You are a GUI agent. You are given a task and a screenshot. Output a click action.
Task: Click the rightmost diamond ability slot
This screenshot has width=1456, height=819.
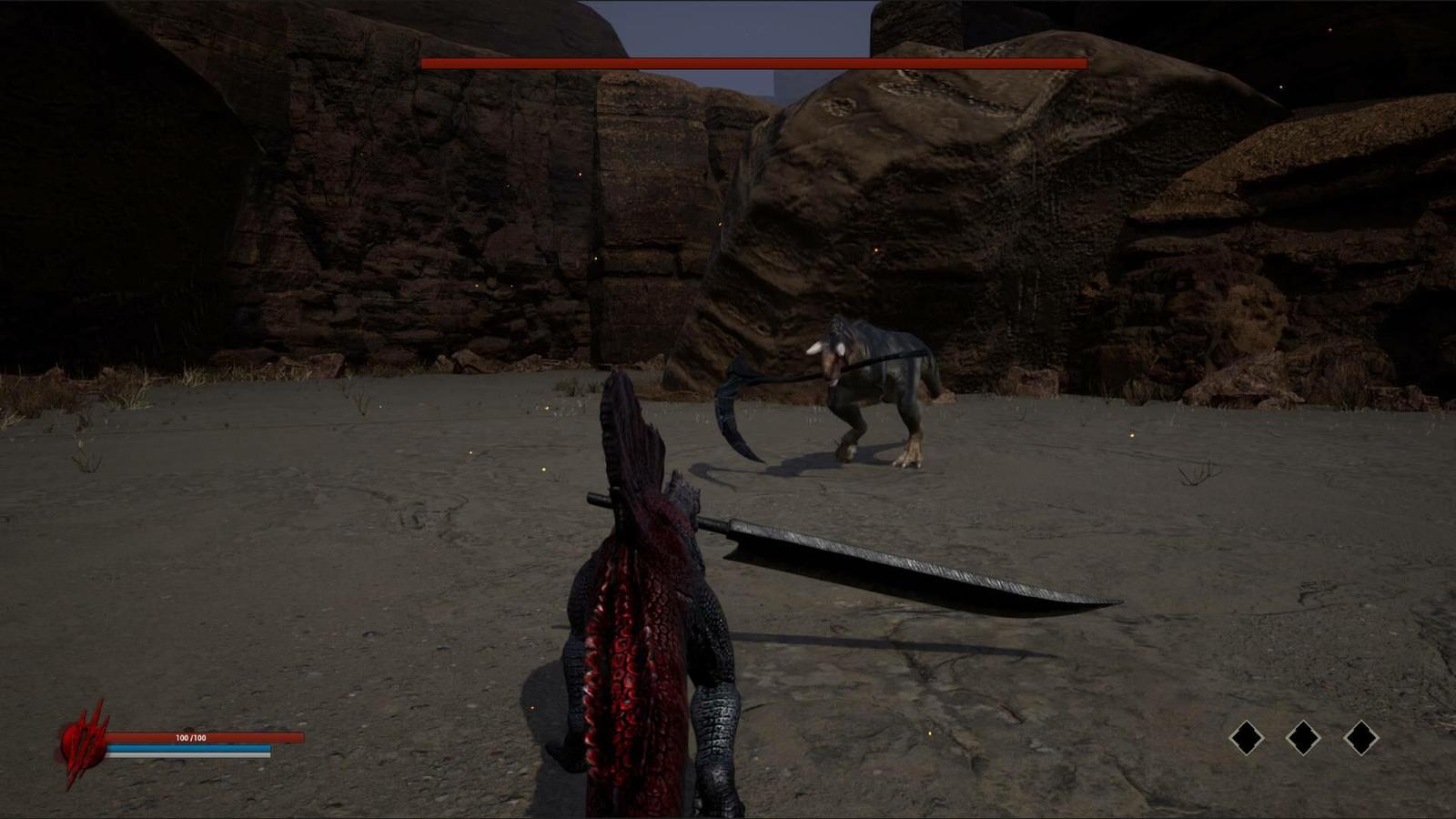point(1362,738)
